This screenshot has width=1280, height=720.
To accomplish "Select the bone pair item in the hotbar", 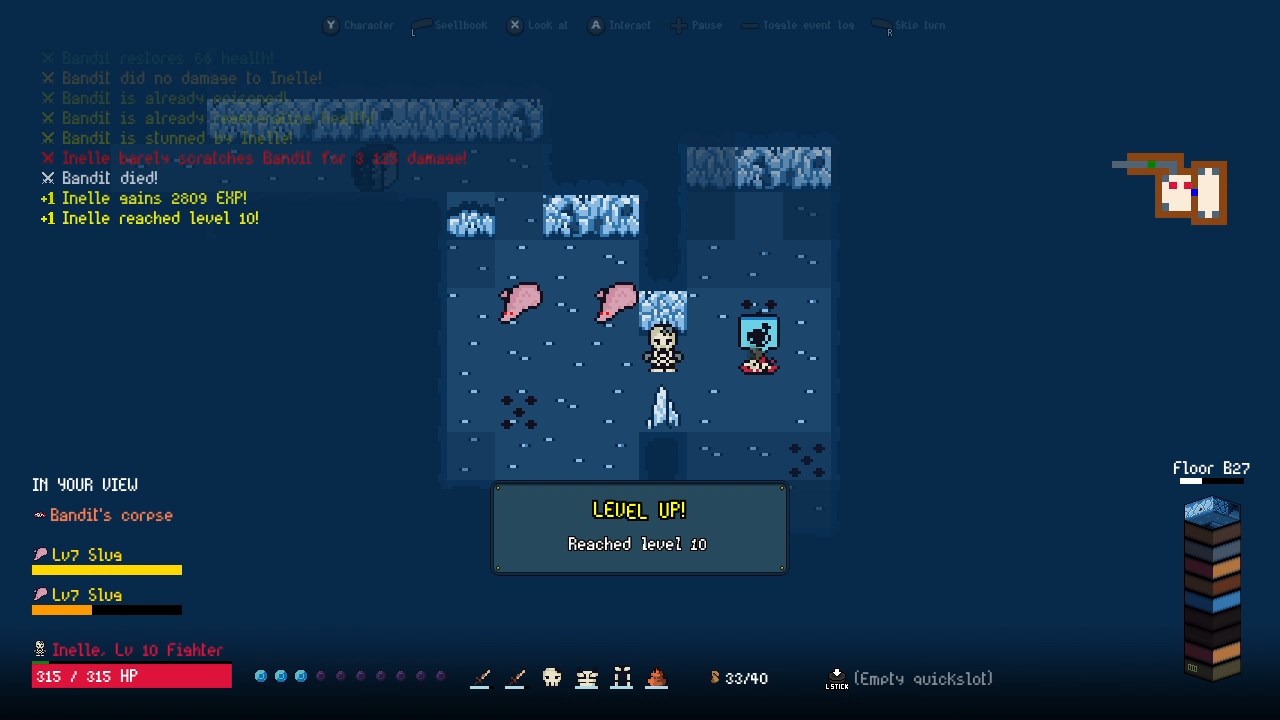I will click(x=622, y=677).
